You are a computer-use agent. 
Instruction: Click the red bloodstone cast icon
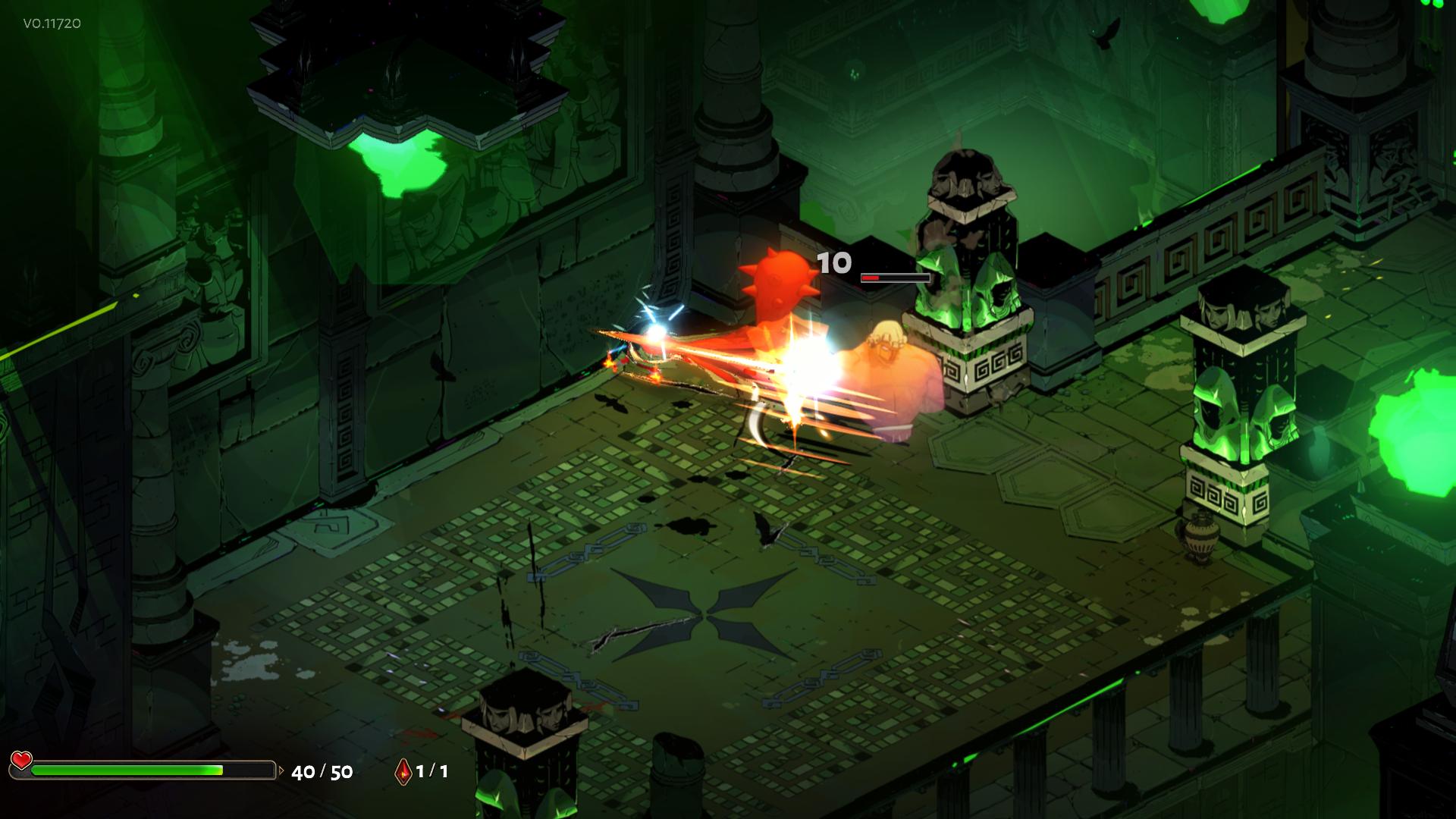[x=403, y=771]
